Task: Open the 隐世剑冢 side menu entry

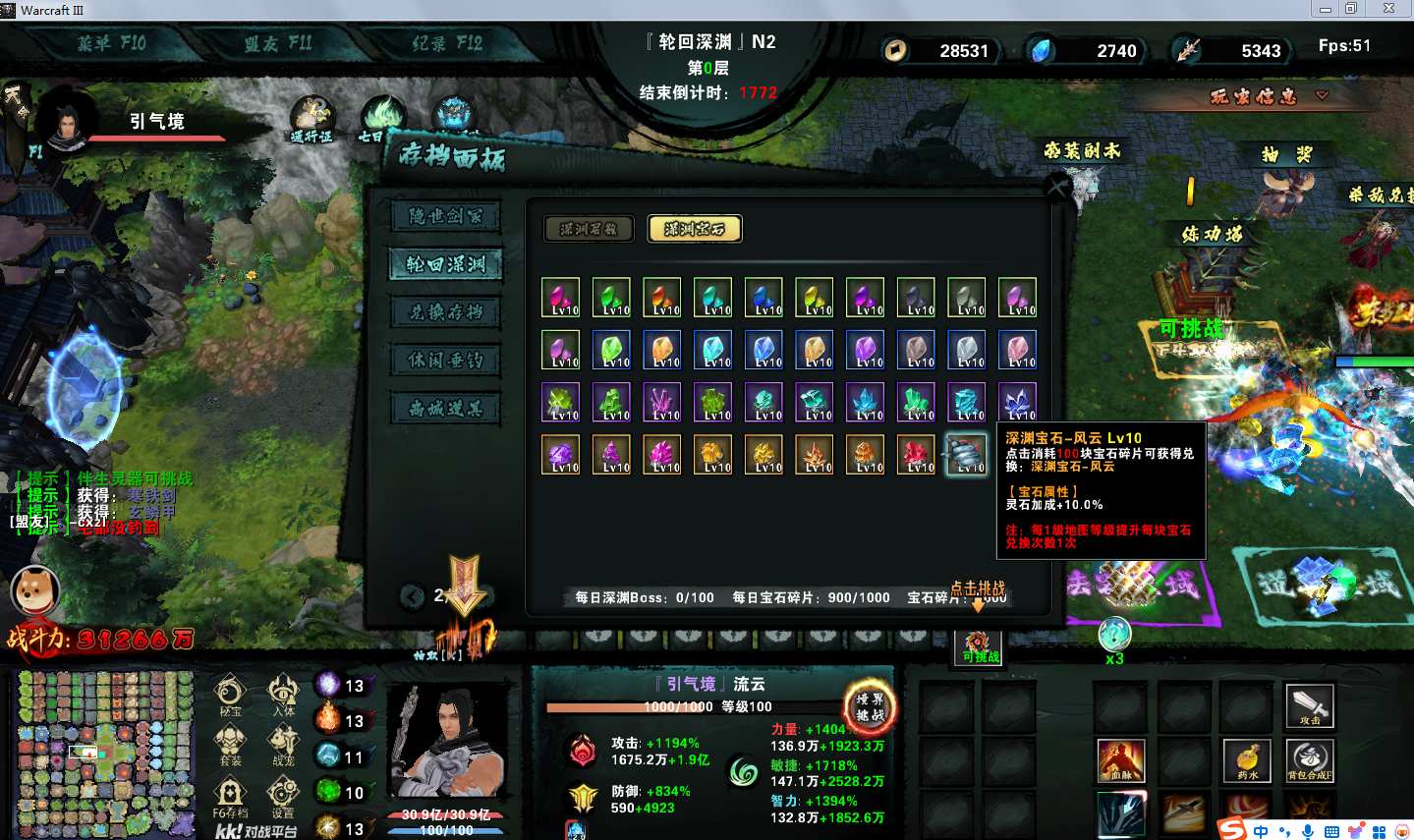Action: click(x=446, y=216)
